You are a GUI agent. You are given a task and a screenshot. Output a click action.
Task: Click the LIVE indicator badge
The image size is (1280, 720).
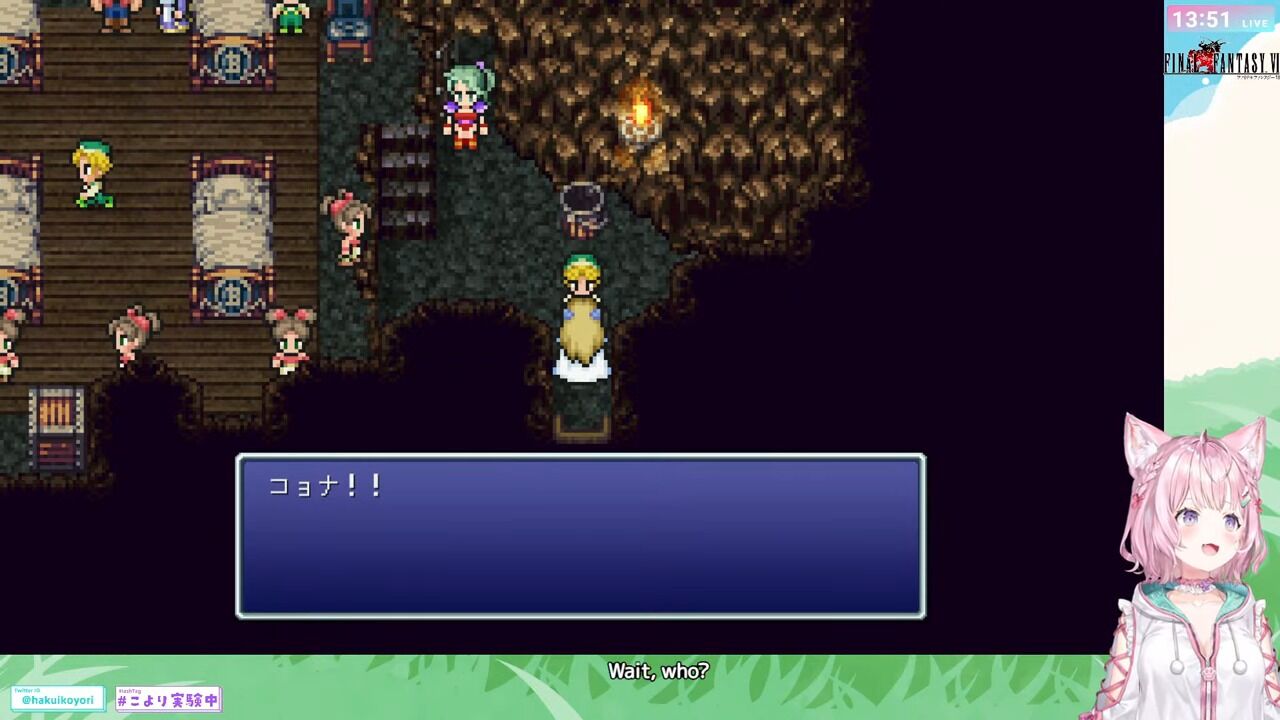(x=1255, y=22)
